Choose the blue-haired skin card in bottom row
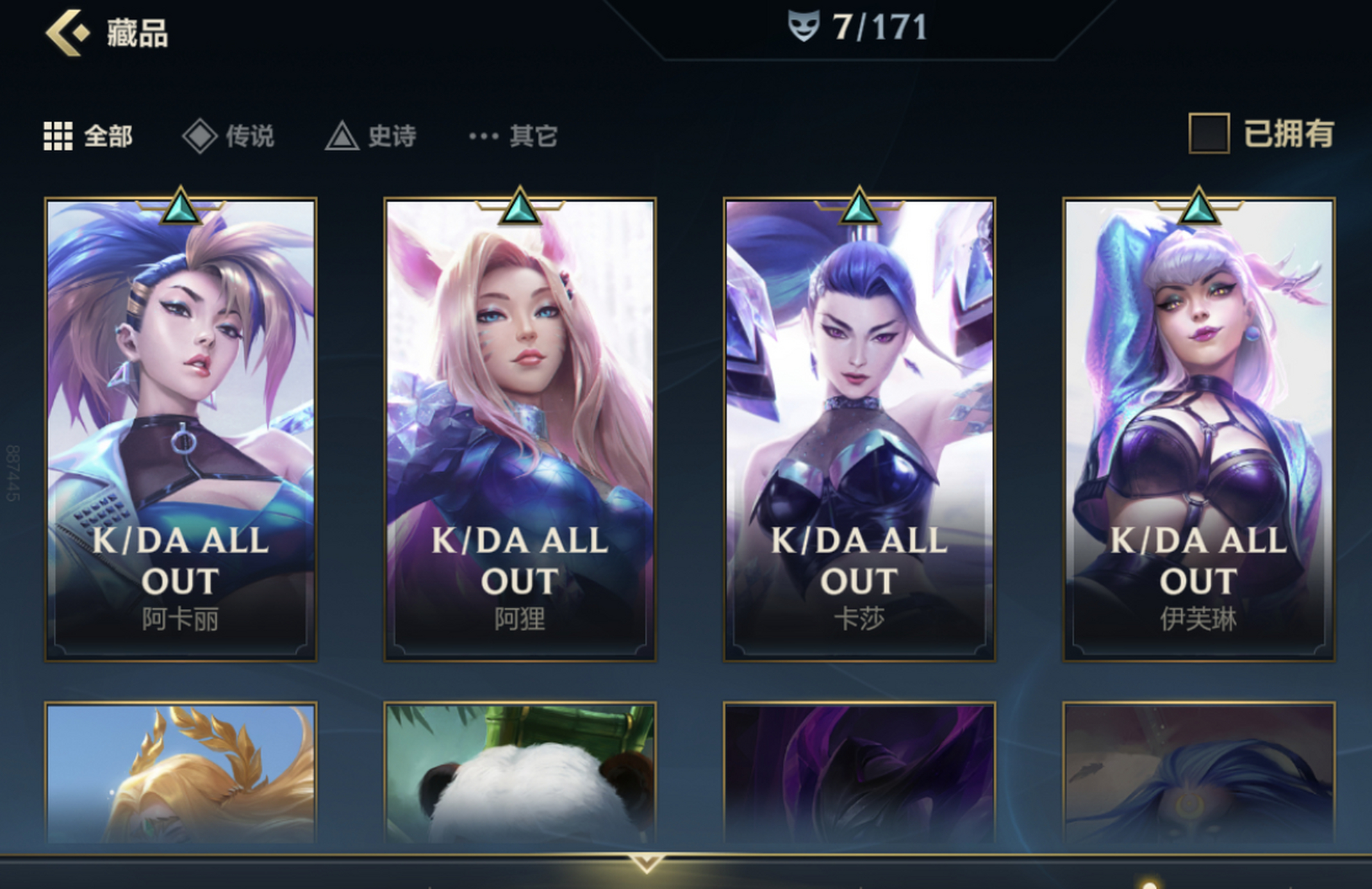The width and height of the screenshot is (1372, 889). (x=1198, y=774)
